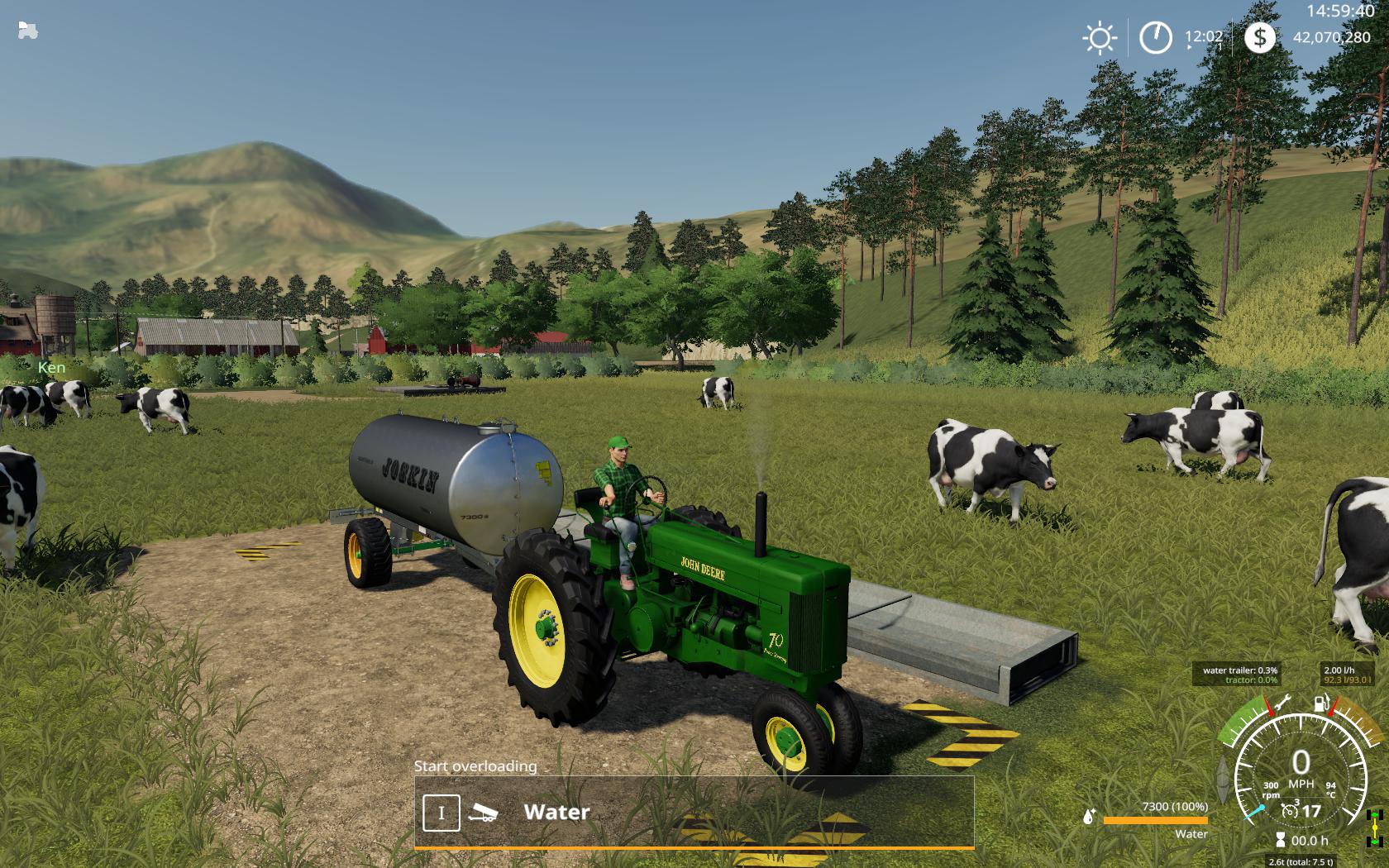Click the fuel pump icon on the gauge

(x=1322, y=703)
